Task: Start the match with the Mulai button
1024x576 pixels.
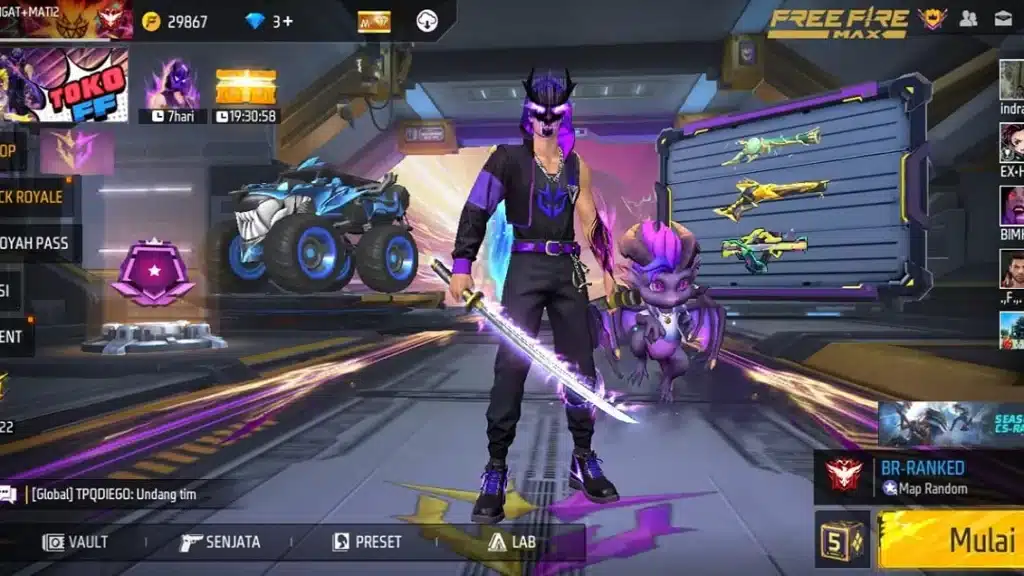Action: 955,541
